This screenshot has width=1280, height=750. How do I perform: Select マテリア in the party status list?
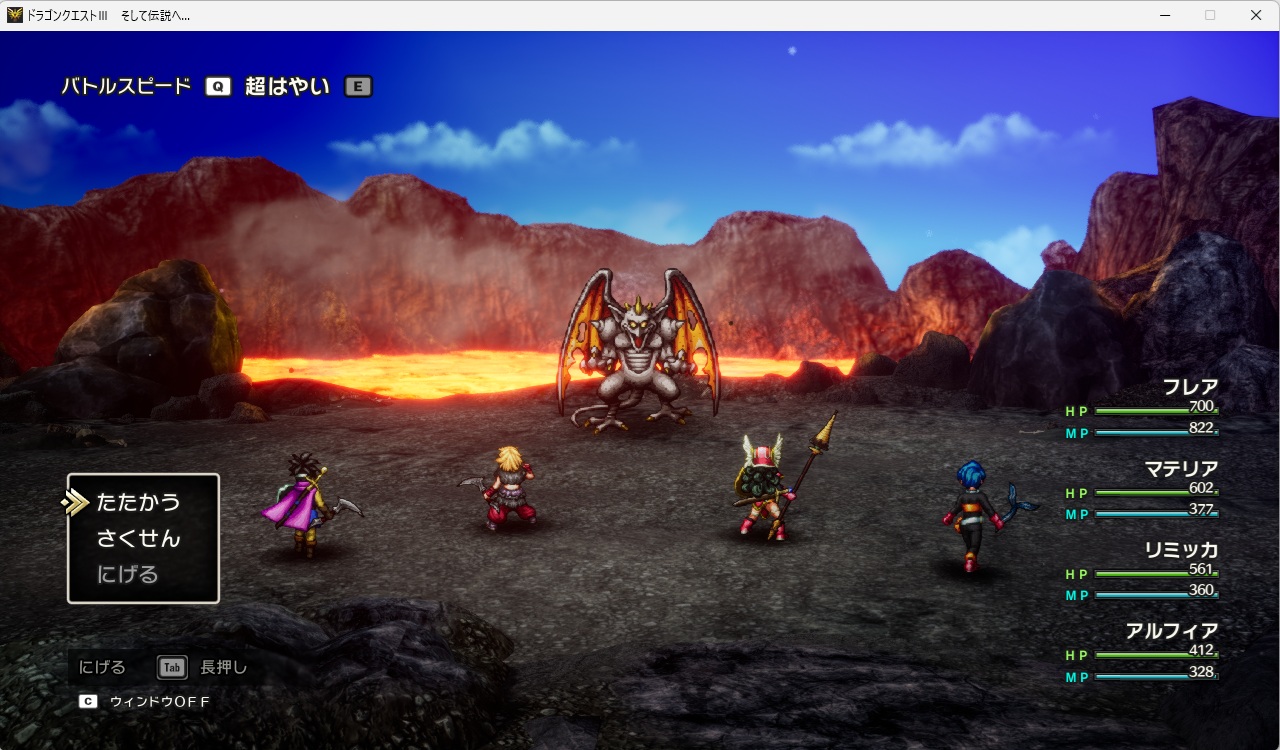(x=1181, y=469)
